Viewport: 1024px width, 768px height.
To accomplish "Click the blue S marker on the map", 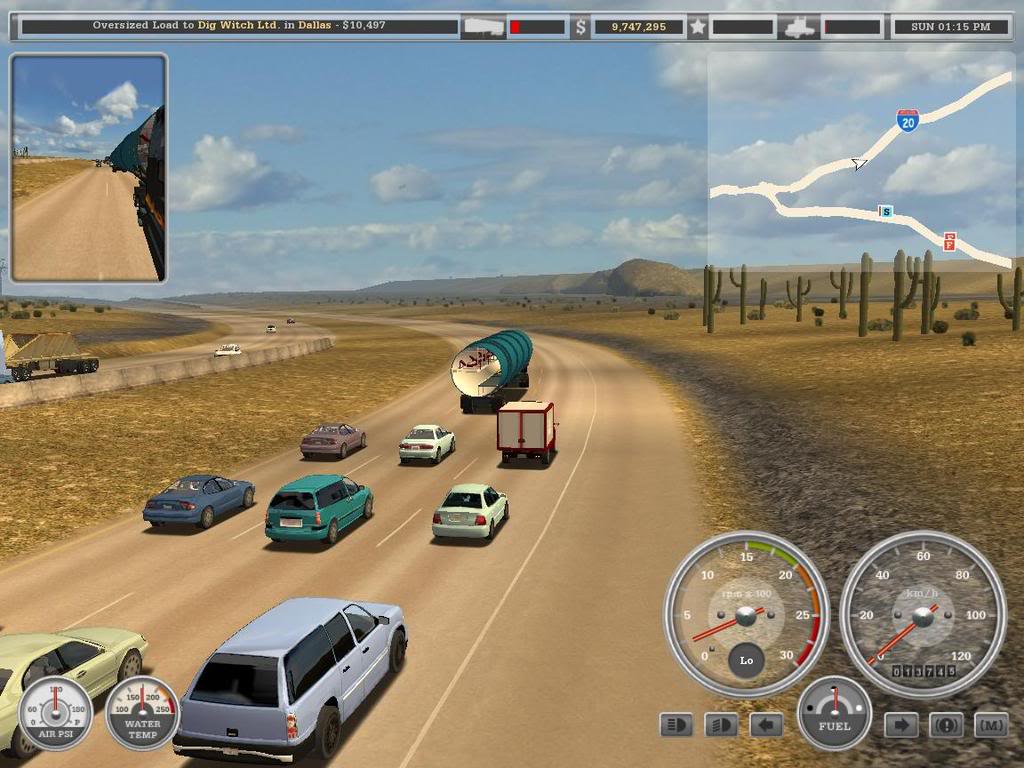I will pos(884,211).
